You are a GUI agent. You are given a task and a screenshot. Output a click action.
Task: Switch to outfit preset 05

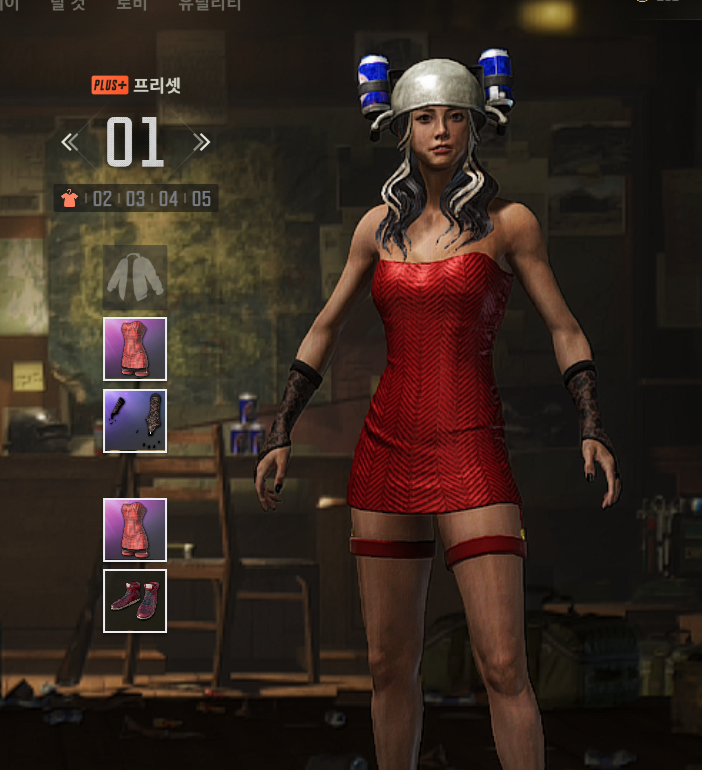pyautogui.click(x=201, y=198)
